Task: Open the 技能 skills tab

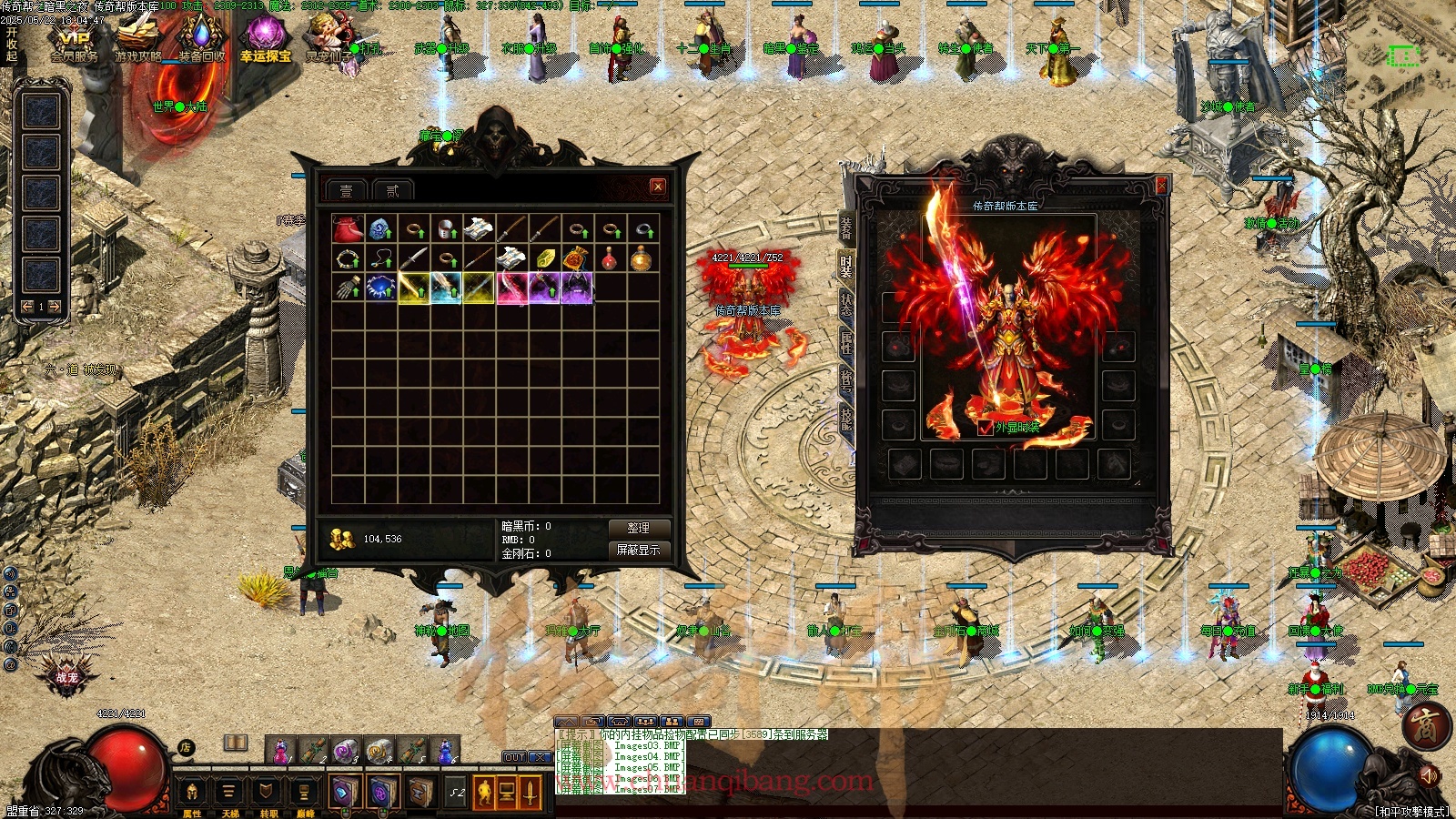Action: coord(845,419)
